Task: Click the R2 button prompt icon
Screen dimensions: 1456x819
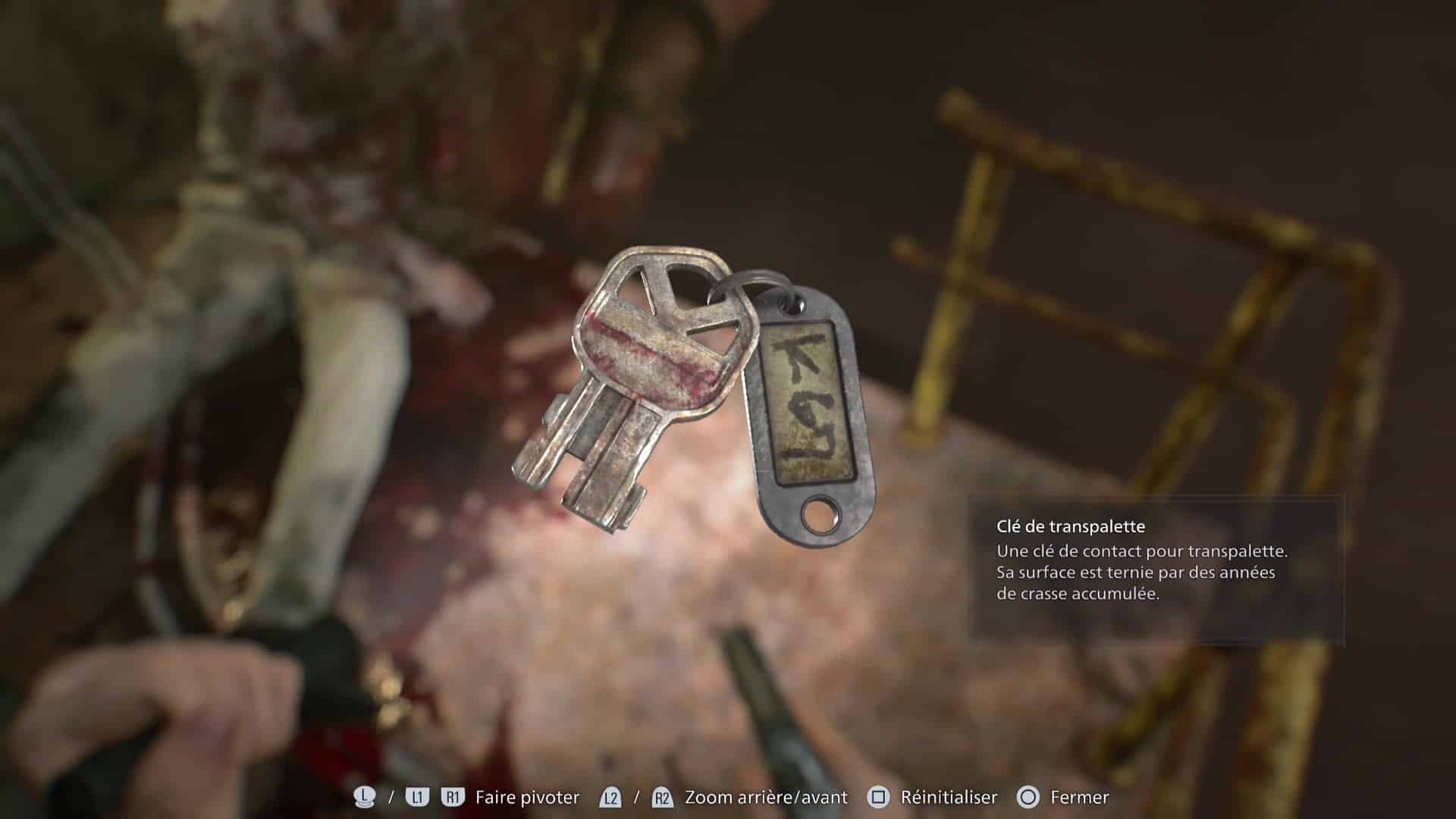Action: tap(662, 797)
